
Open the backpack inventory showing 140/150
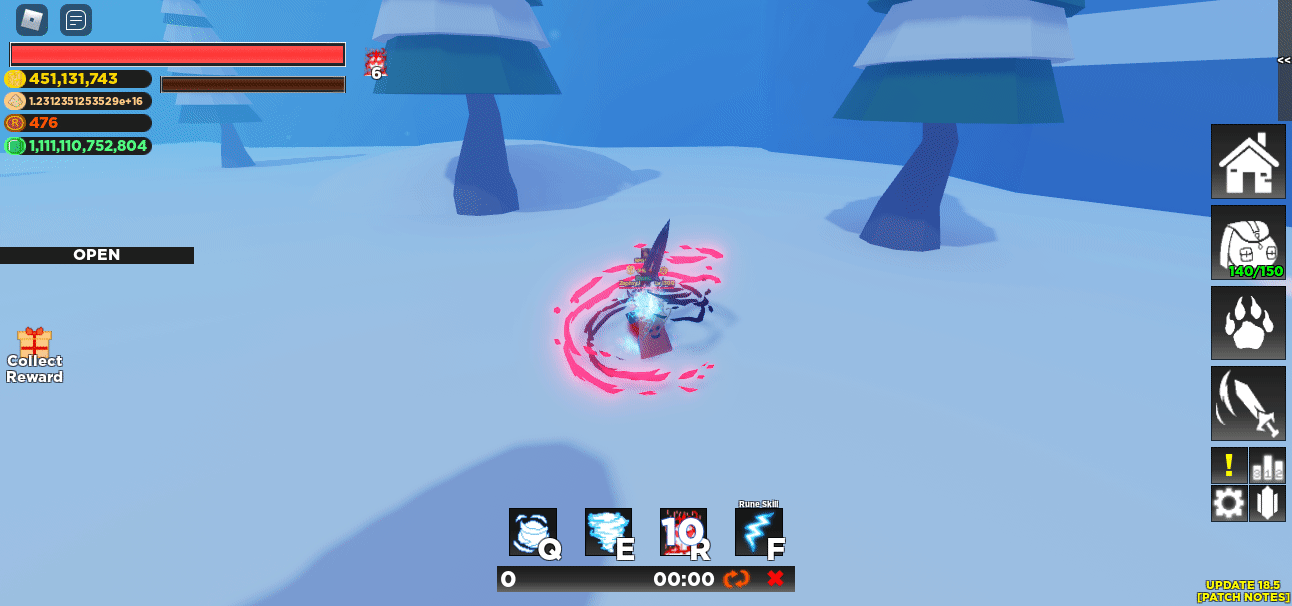click(x=1248, y=243)
